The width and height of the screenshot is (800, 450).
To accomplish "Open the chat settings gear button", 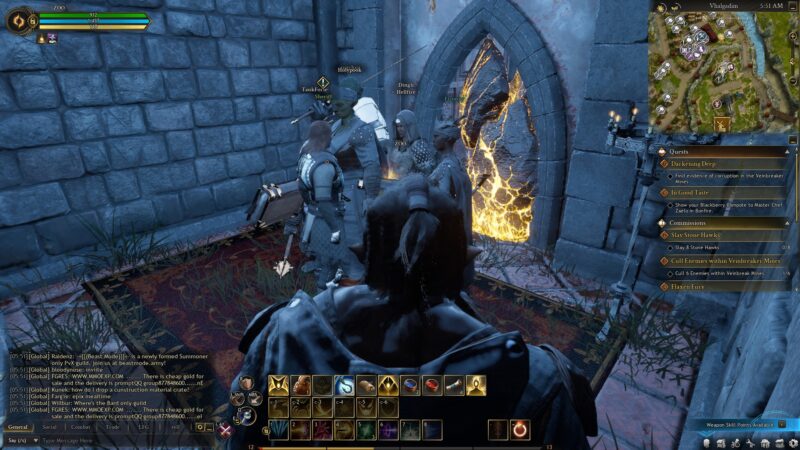I will point(200,427).
